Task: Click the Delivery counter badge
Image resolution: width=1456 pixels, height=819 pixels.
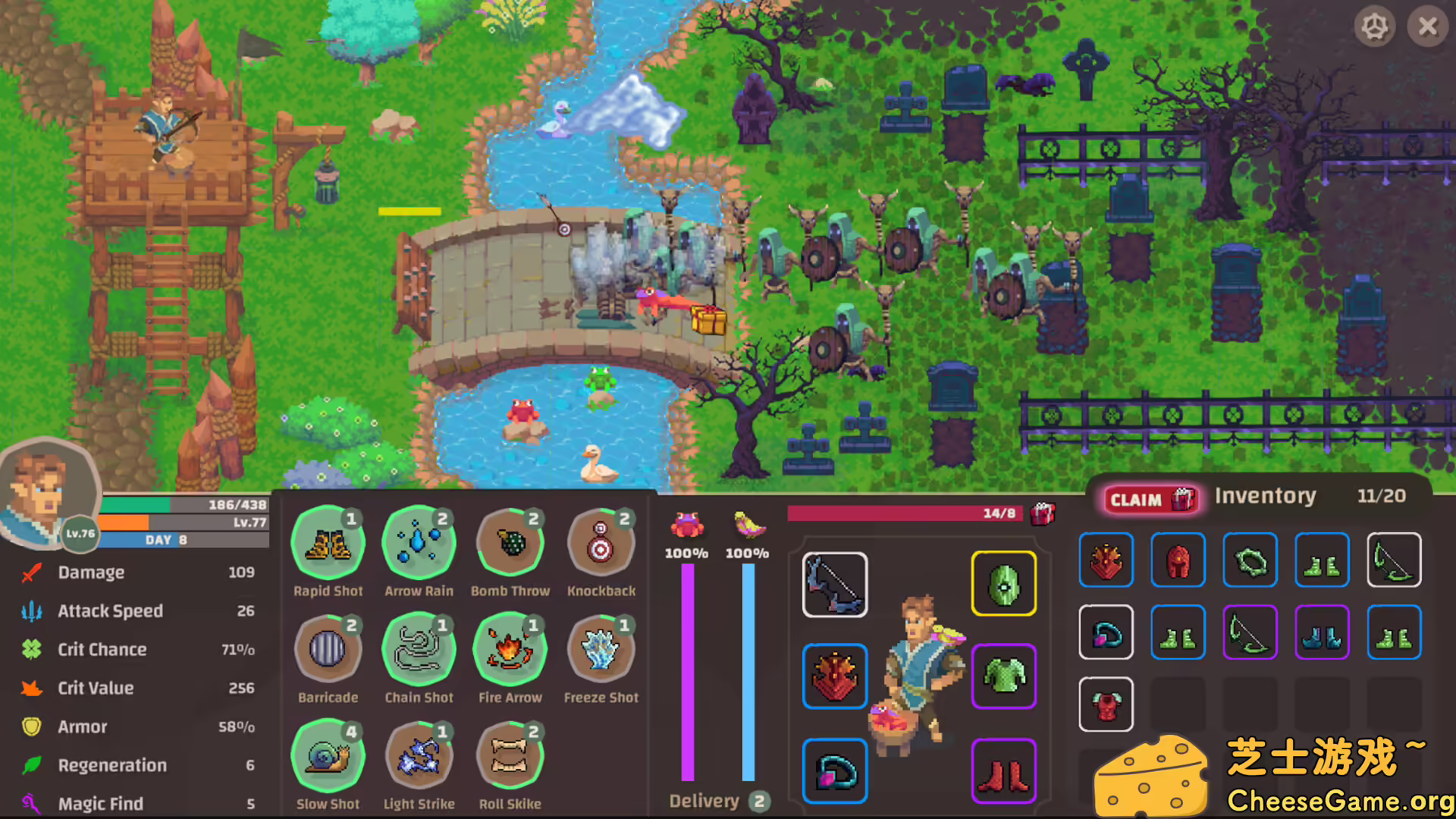Action: (761, 801)
